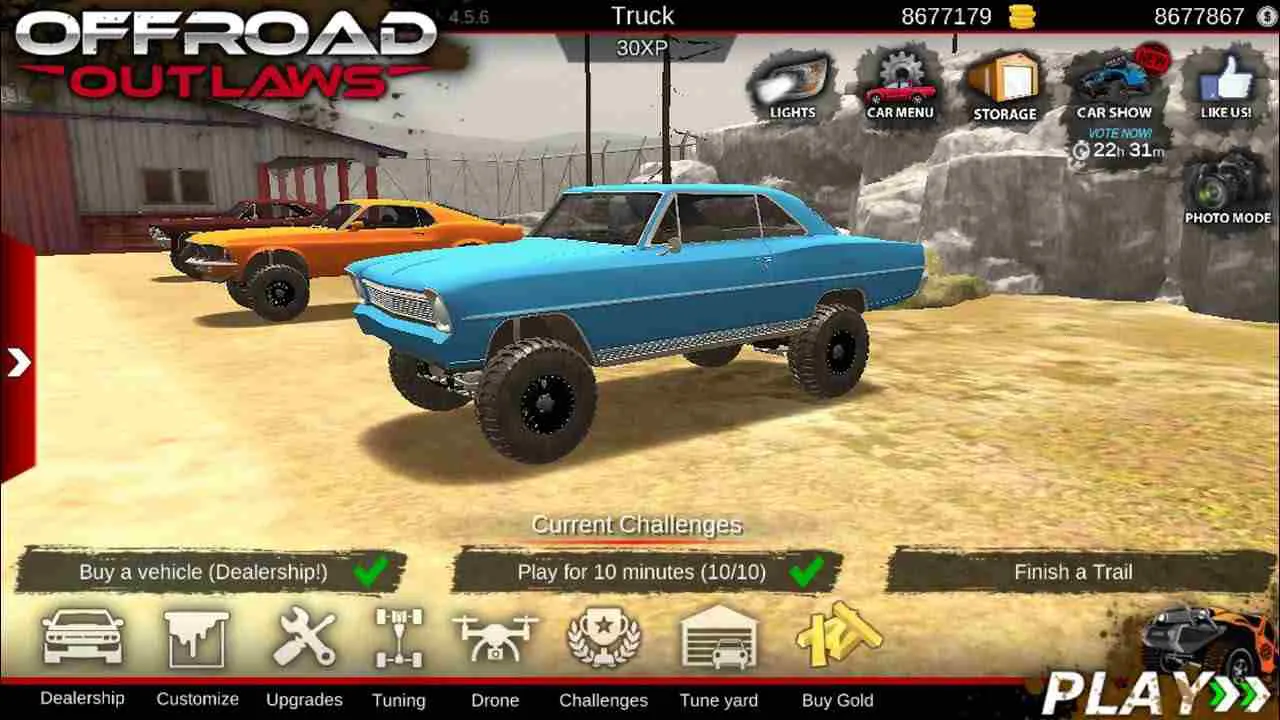Screen dimensions: 1280x720
Task: Expand the left side panel chevron
Action: (18, 362)
